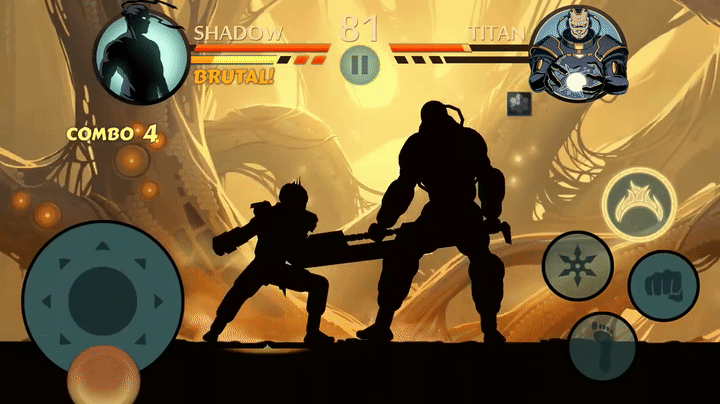Activate the glowing magic ability button

(640, 203)
